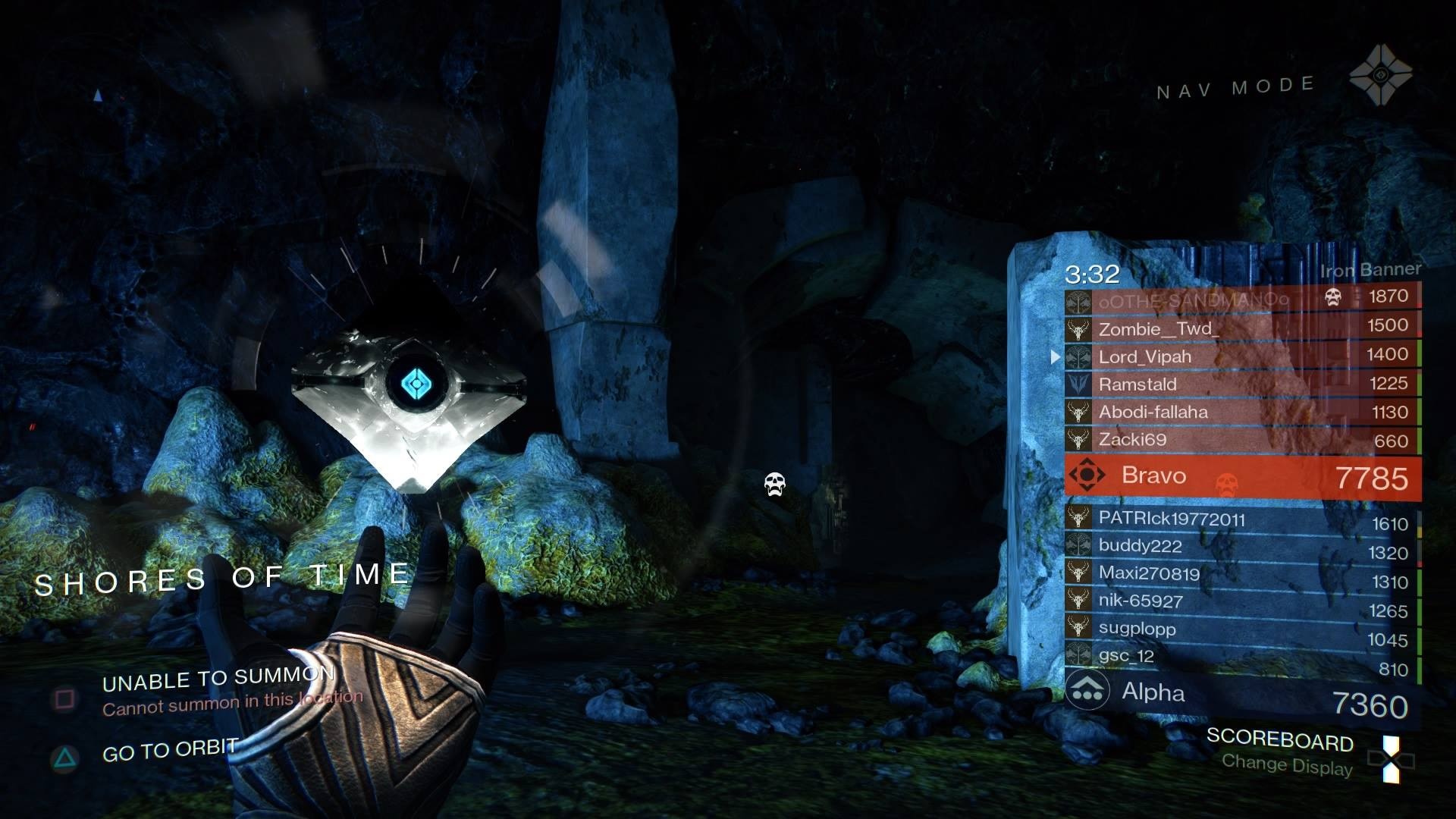
Task: Pick the Abodi-fallaha player entry
Action: (x=1241, y=412)
